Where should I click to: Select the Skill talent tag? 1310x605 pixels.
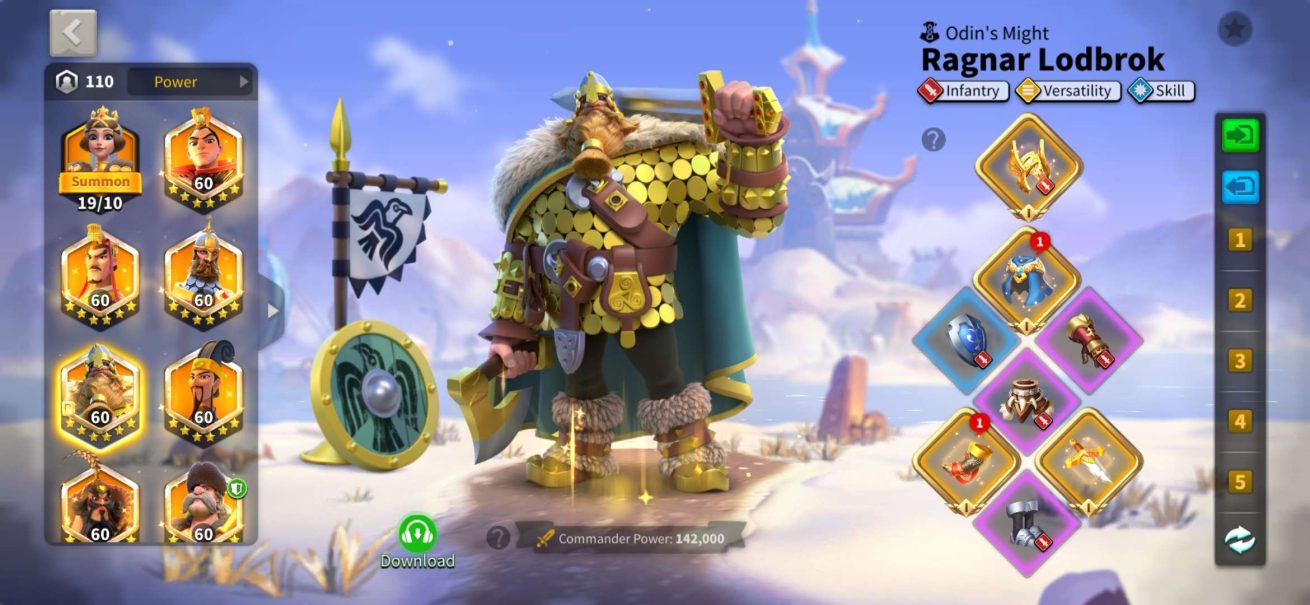coord(1161,91)
